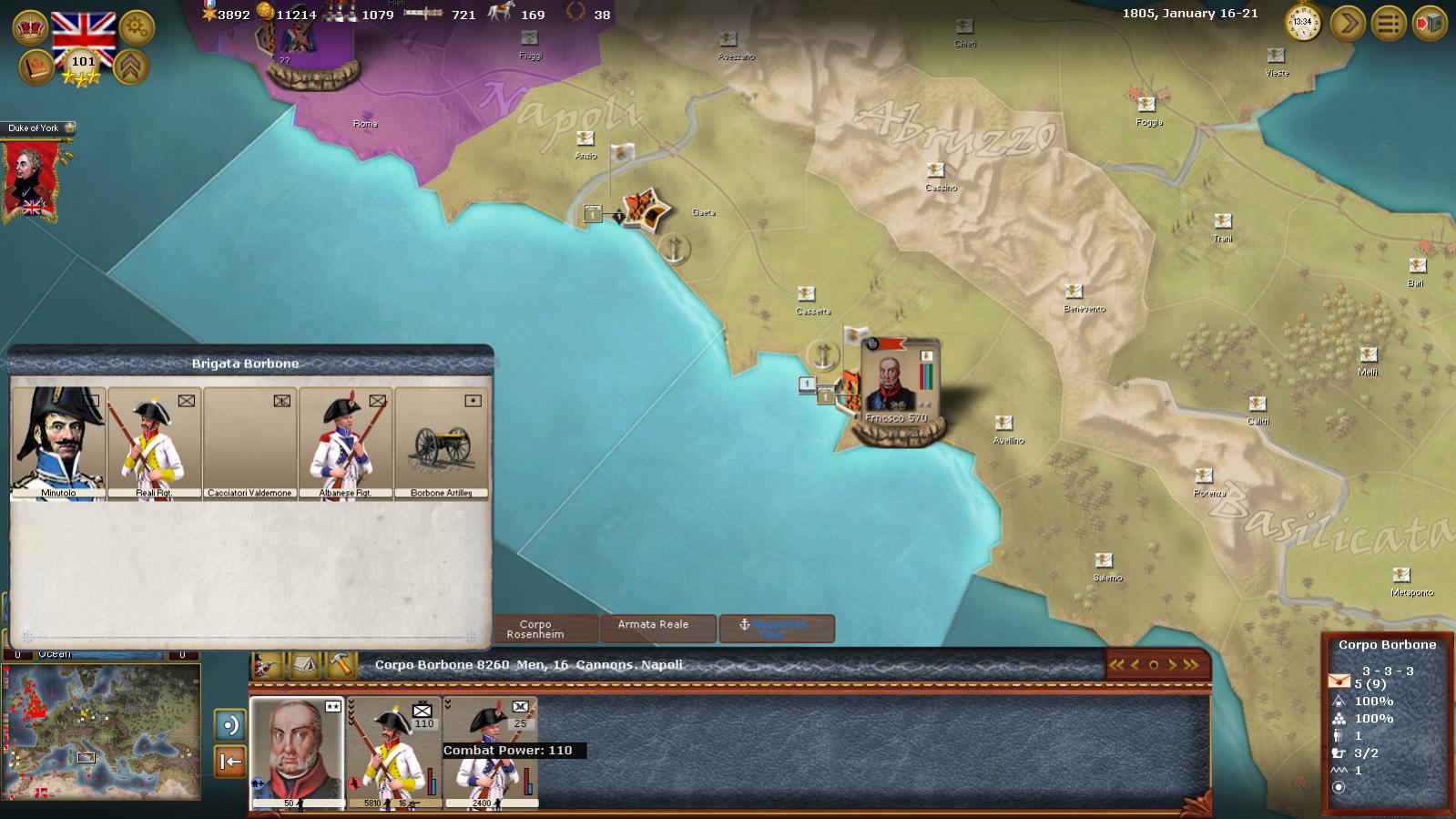Image resolution: width=1456 pixels, height=819 pixels.
Task: Open the main menu list button
Action: [1389, 23]
